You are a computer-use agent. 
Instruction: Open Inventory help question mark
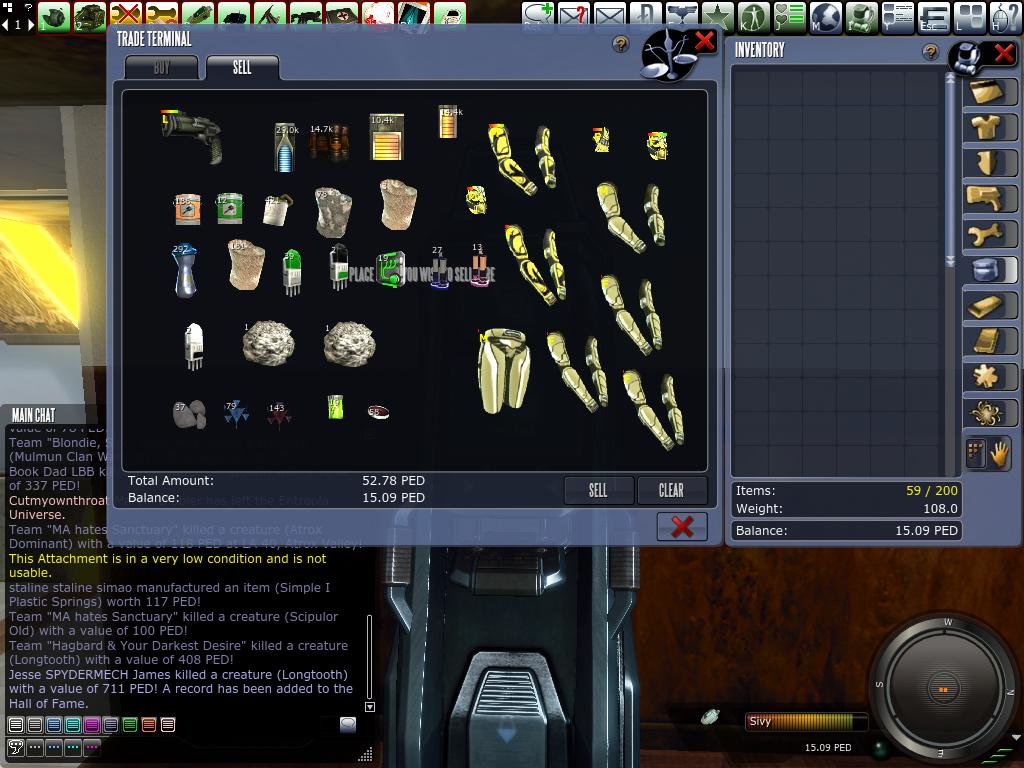point(931,52)
